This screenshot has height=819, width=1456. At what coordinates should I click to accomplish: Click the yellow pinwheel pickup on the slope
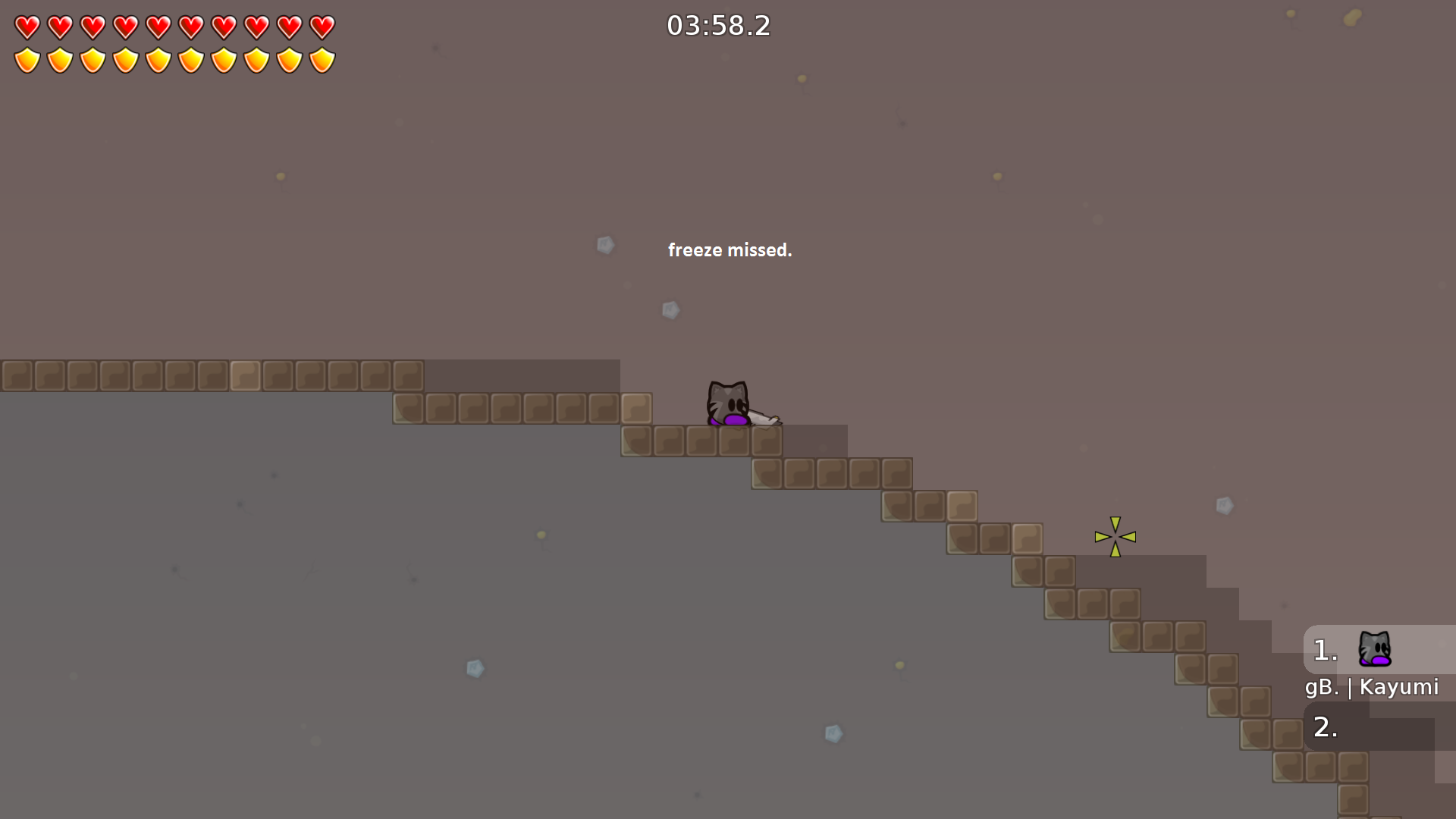tap(1115, 536)
